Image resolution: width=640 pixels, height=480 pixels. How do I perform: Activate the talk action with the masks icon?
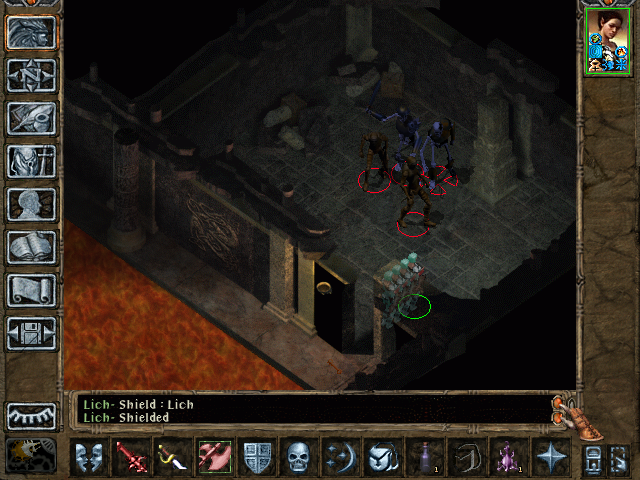coord(89,458)
